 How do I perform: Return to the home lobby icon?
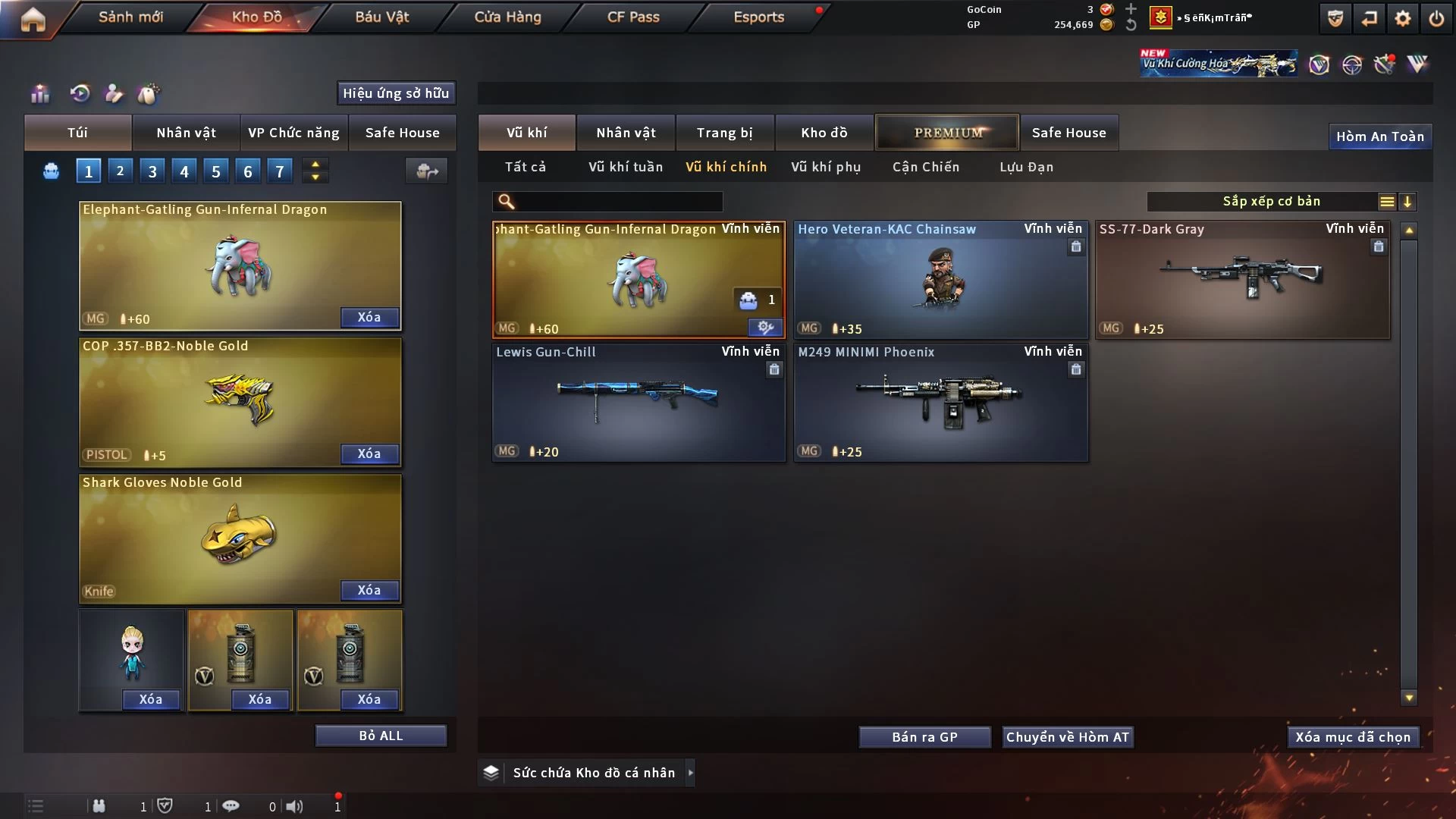click(33, 19)
